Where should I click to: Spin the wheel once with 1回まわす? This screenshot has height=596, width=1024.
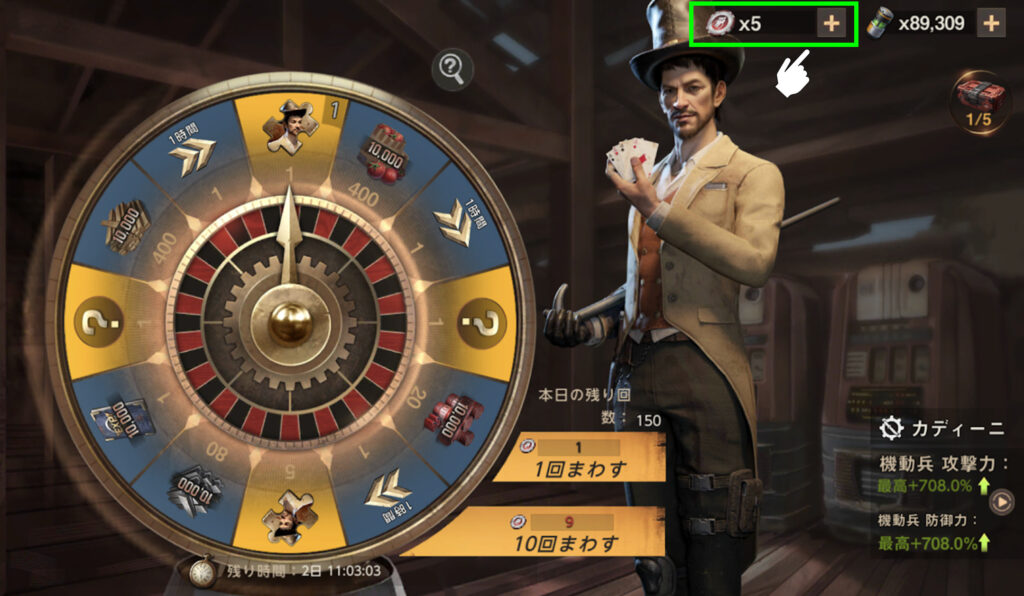pos(578,459)
